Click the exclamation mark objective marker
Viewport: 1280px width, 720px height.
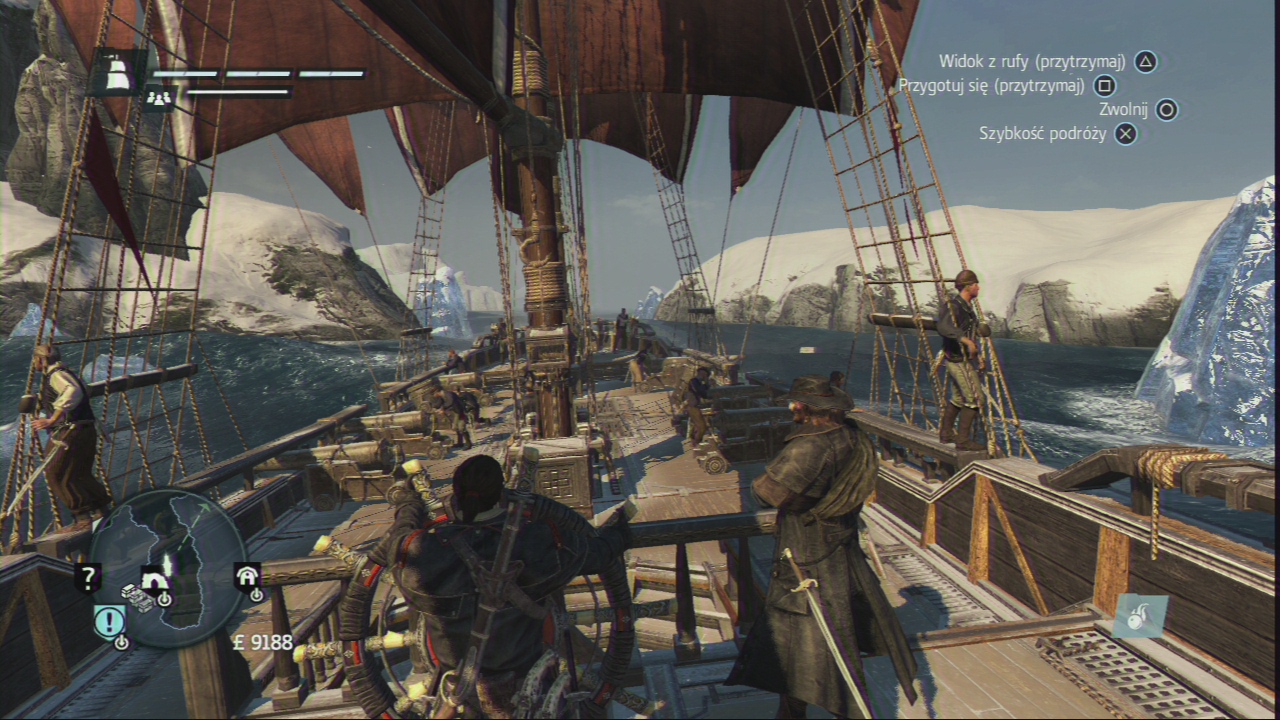click(108, 622)
